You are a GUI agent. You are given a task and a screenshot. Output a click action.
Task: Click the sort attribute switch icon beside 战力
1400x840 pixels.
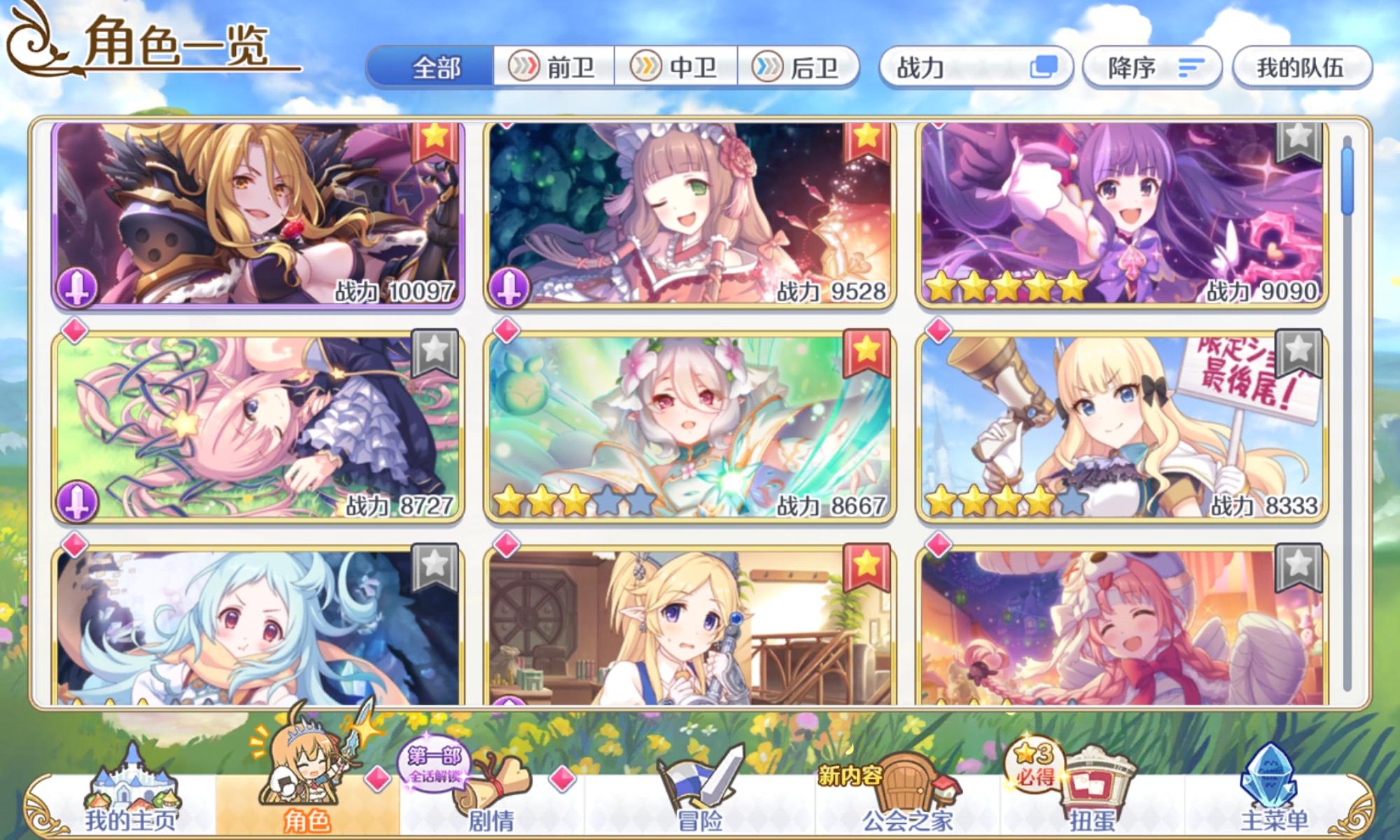pos(1044,66)
